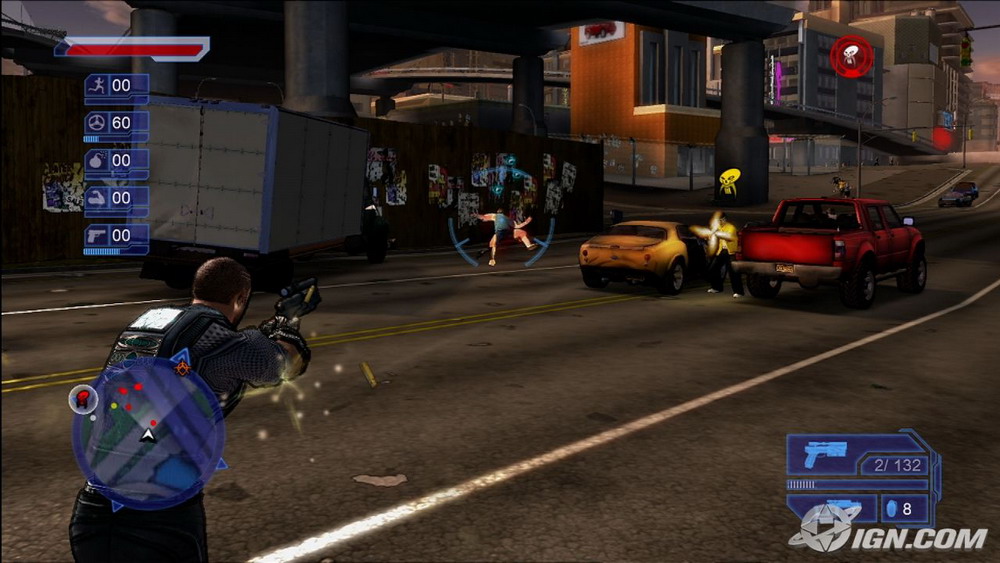Click the red skull badge beside the minimap
This screenshot has height=563, width=1000.
(82, 400)
